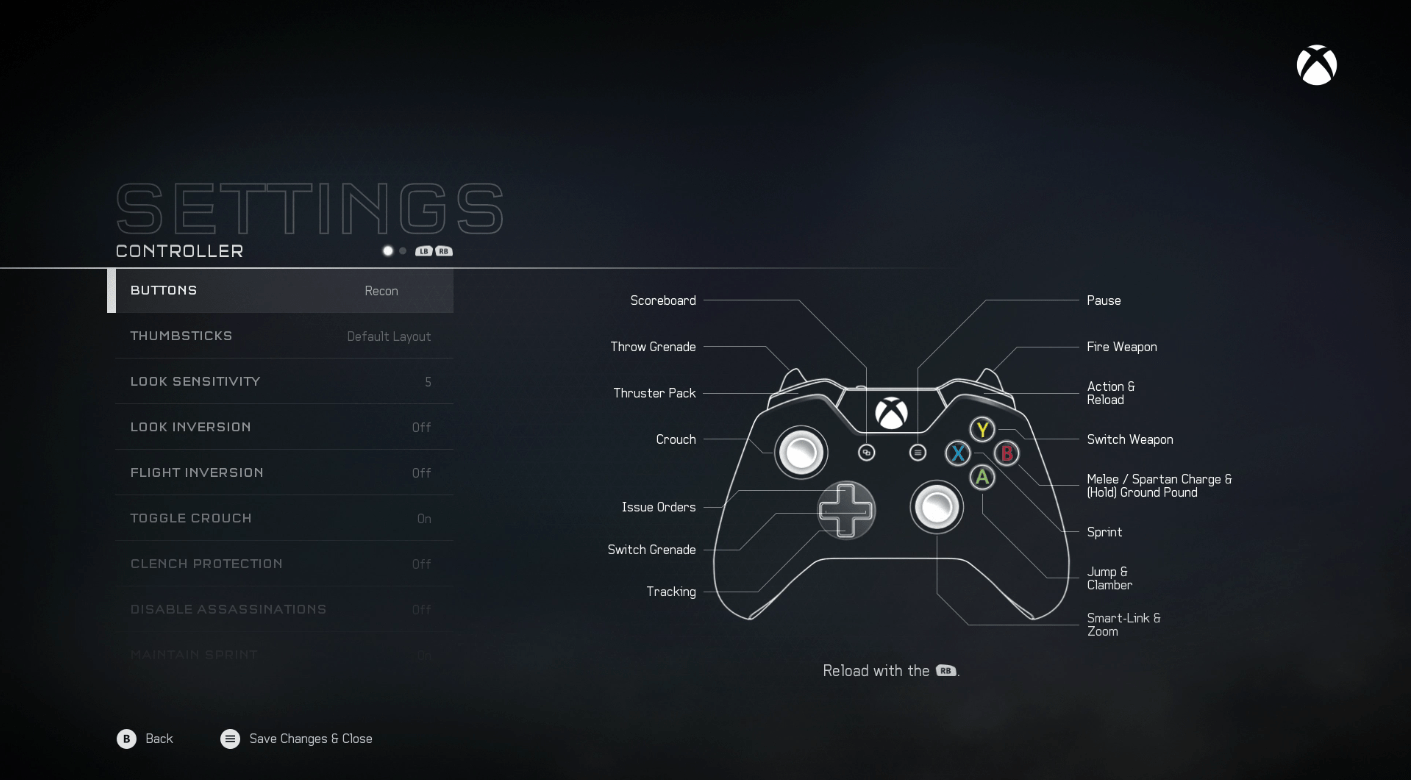Select the yellow Y button on the controller diagram
1411x780 pixels.
pyautogui.click(x=982, y=429)
